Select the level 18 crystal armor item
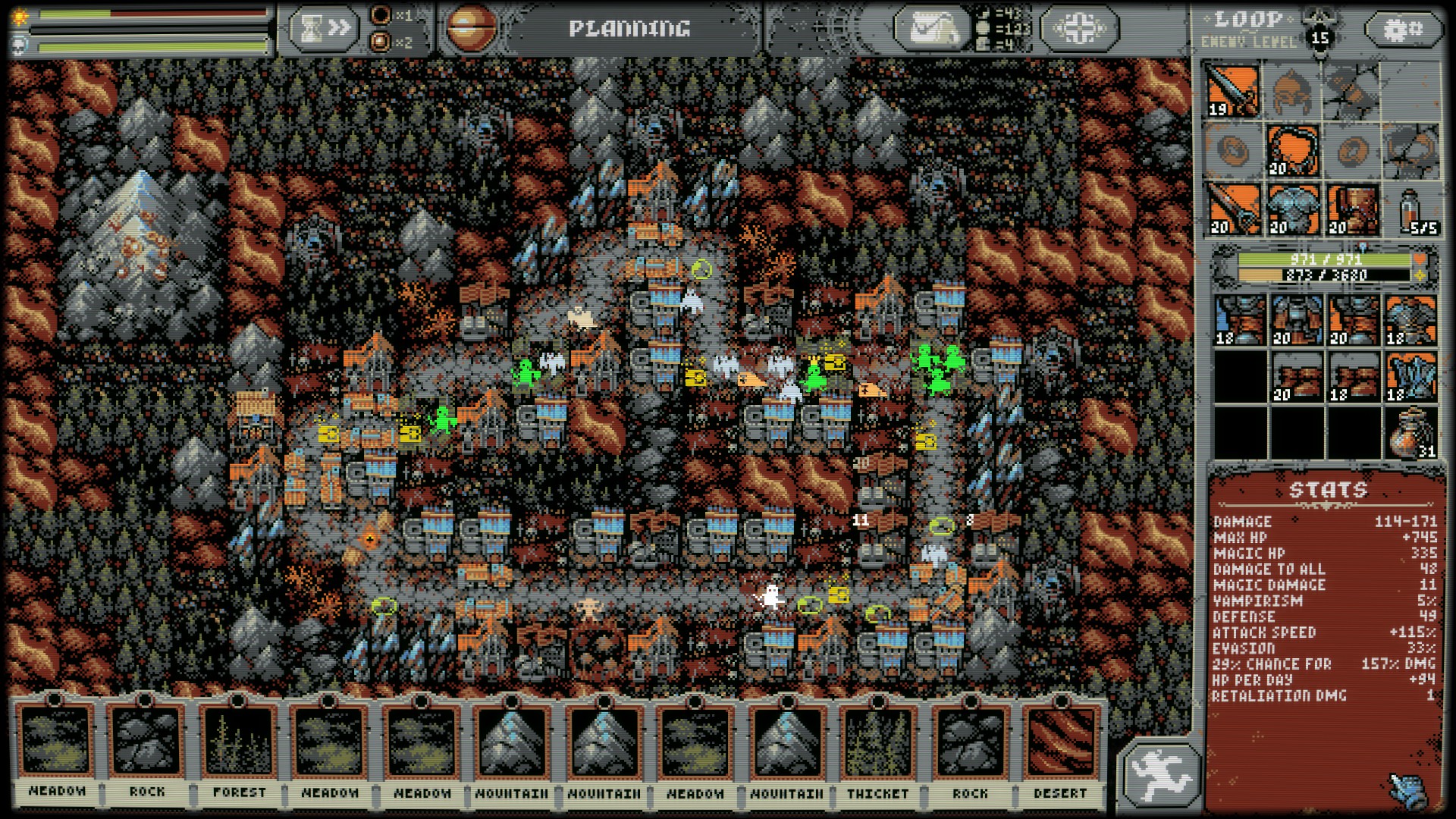This screenshot has height=819, width=1456. (x=1410, y=378)
